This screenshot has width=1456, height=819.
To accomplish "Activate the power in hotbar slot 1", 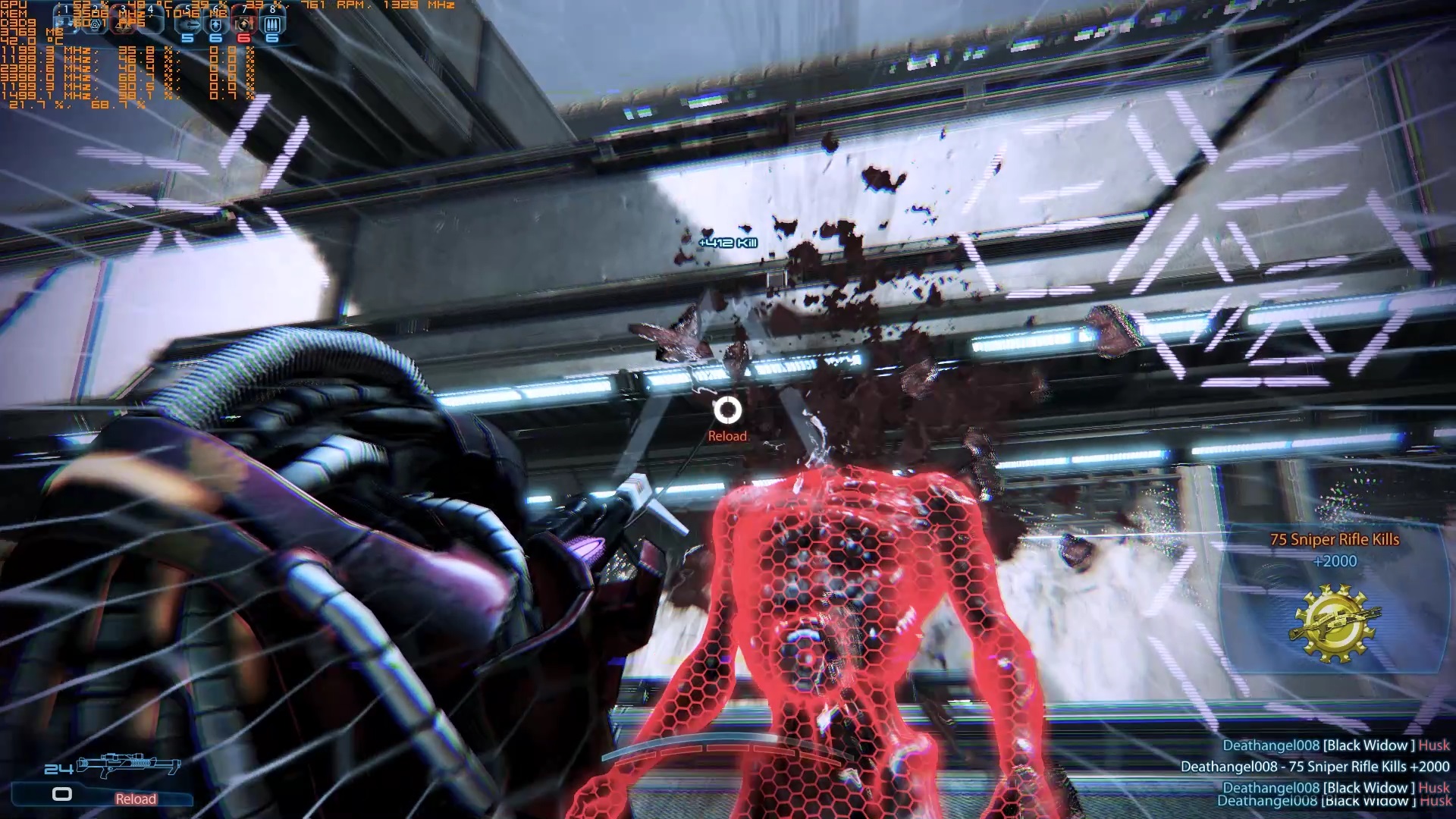I will coord(67,23).
